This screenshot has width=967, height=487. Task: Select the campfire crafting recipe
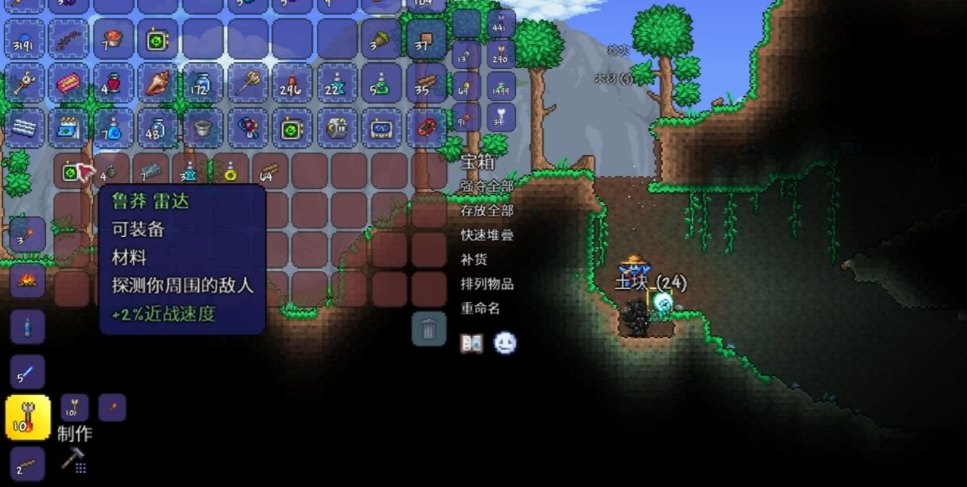tap(27, 278)
